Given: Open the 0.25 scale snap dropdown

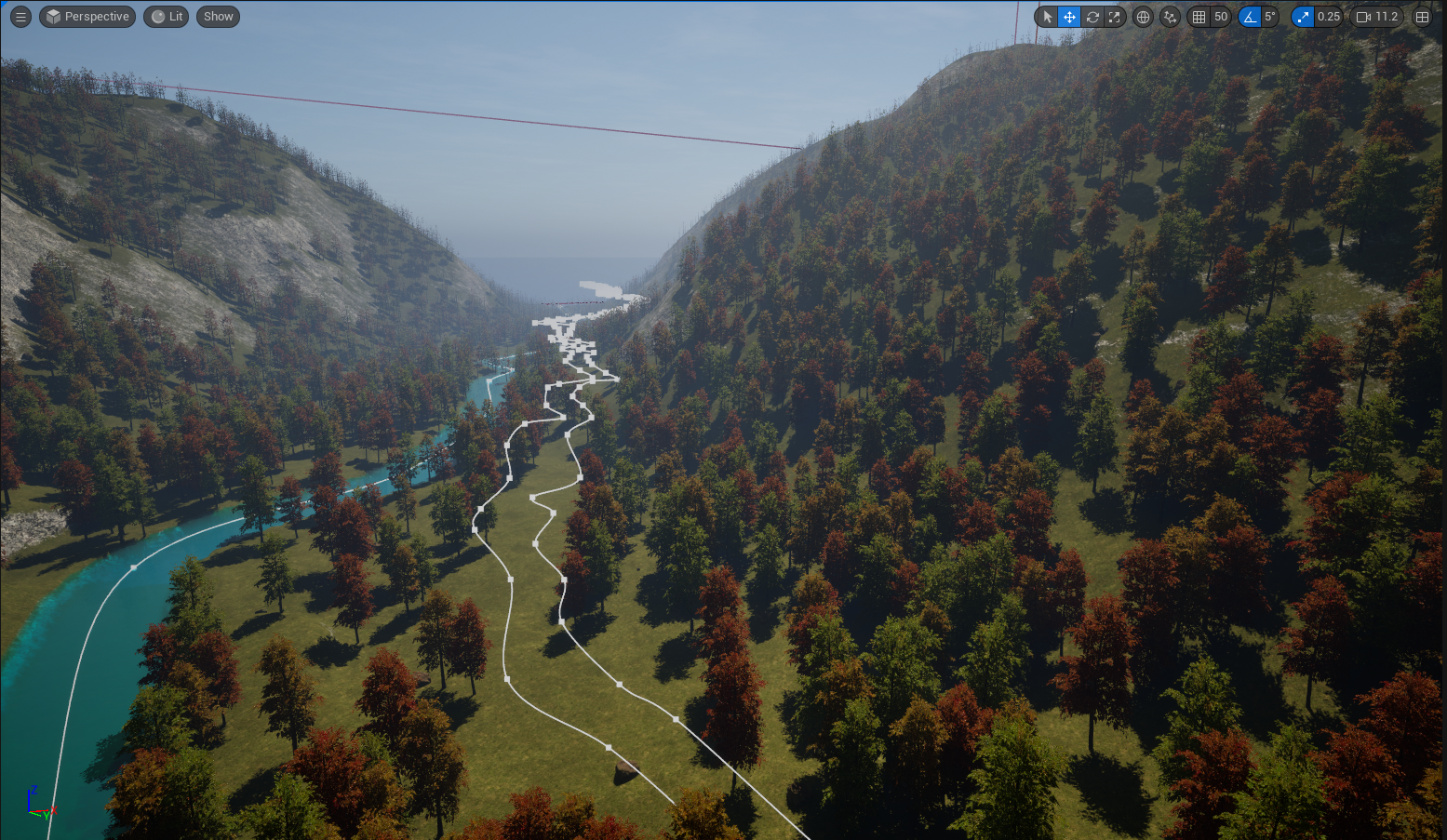Looking at the screenshot, I should 1329,17.
